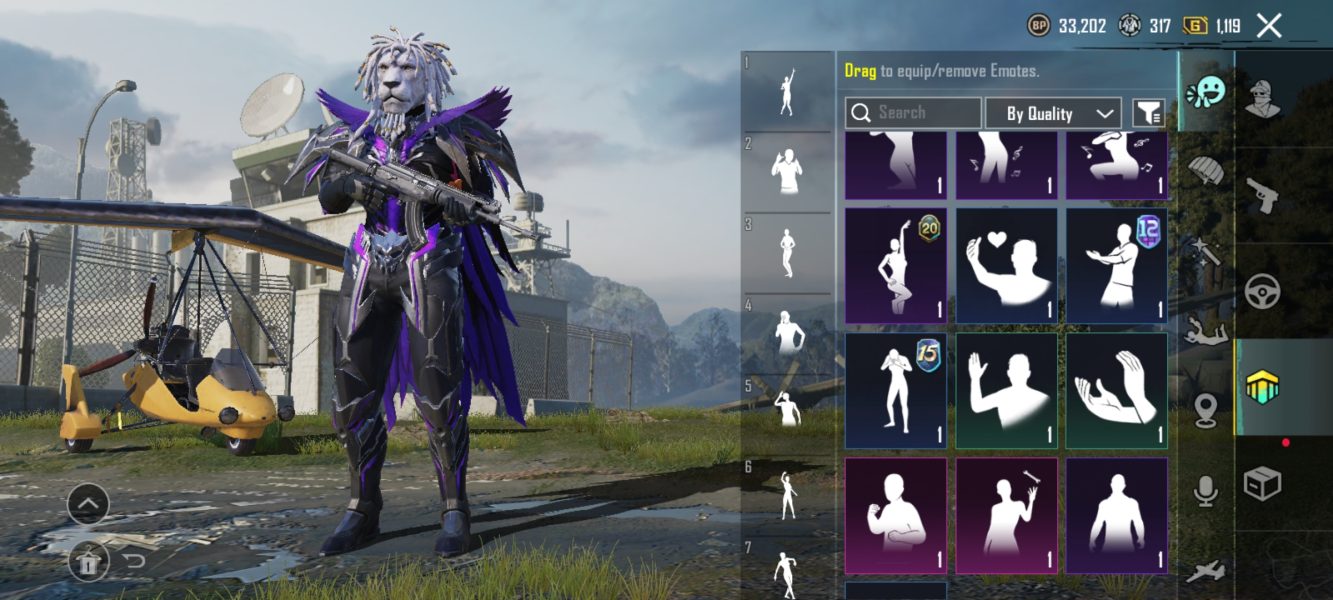Image resolution: width=1333 pixels, height=600 pixels.
Task: Click the undo arrow button
Action: point(134,562)
